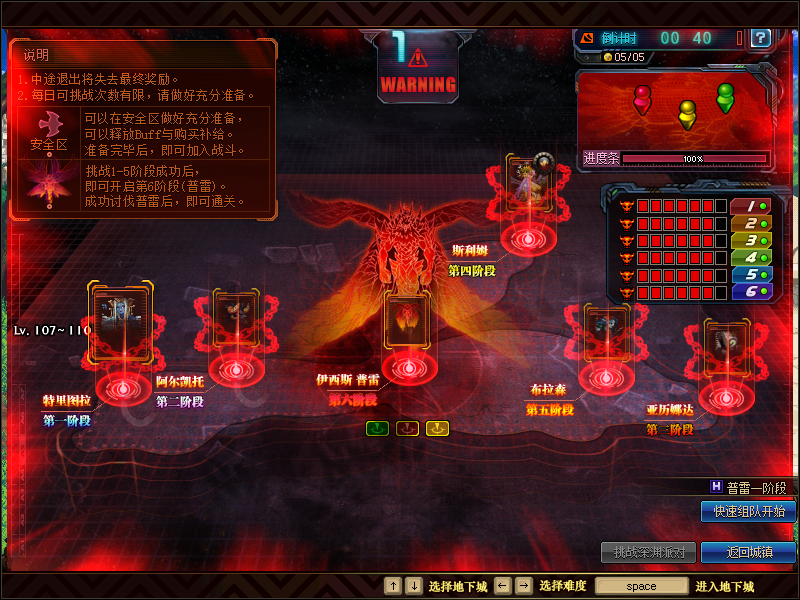Image resolution: width=800 pixels, height=600 pixels.
Task: Click the 快速组队开始 quick party button
Action: (748, 511)
